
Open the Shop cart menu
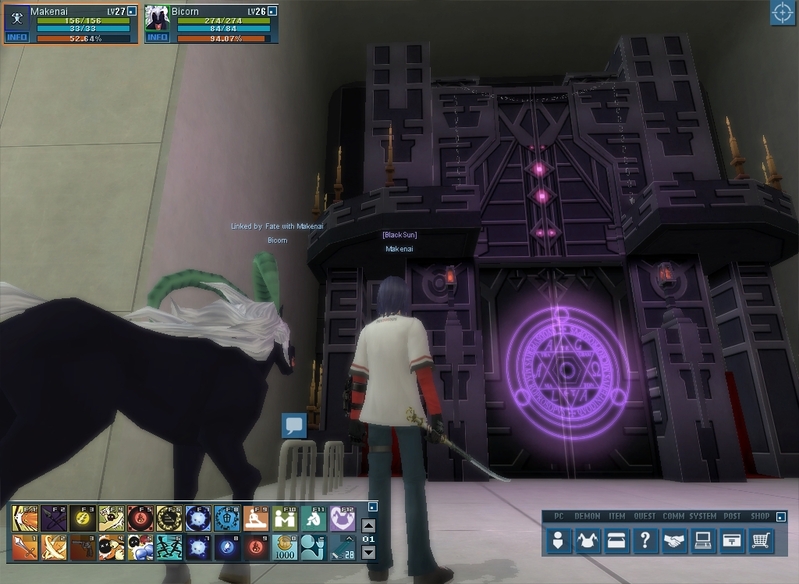point(762,540)
